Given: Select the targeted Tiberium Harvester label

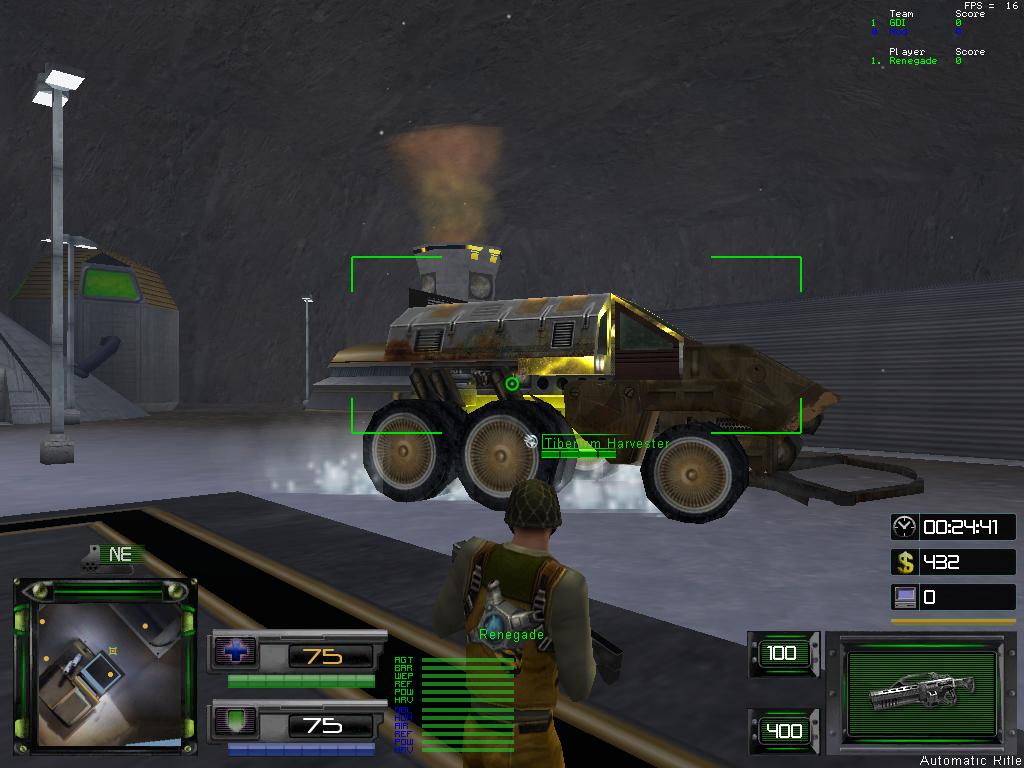Looking at the screenshot, I should [x=607, y=443].
